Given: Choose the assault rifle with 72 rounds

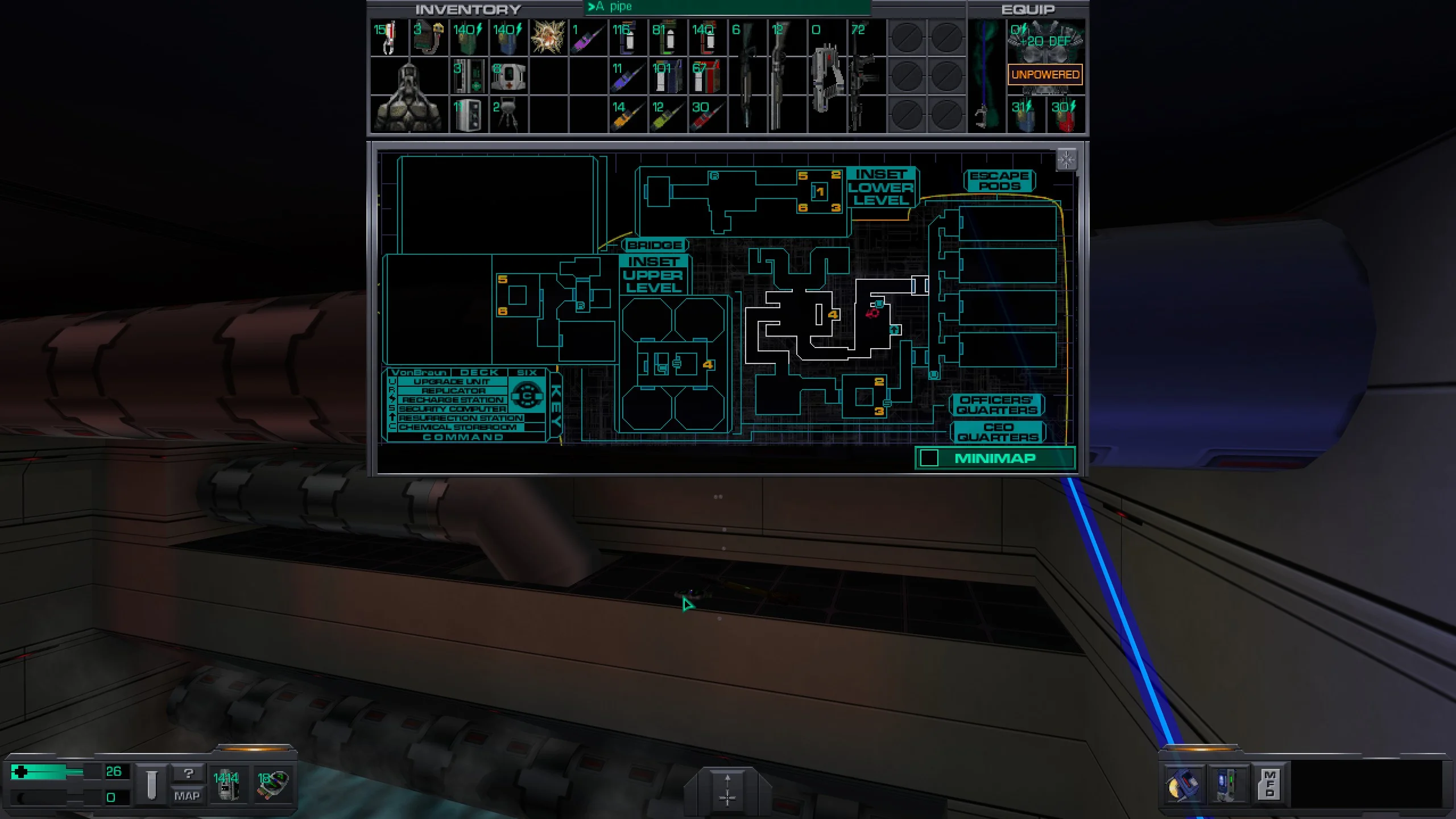Looking at the screenshot, I should click(866, 76).
